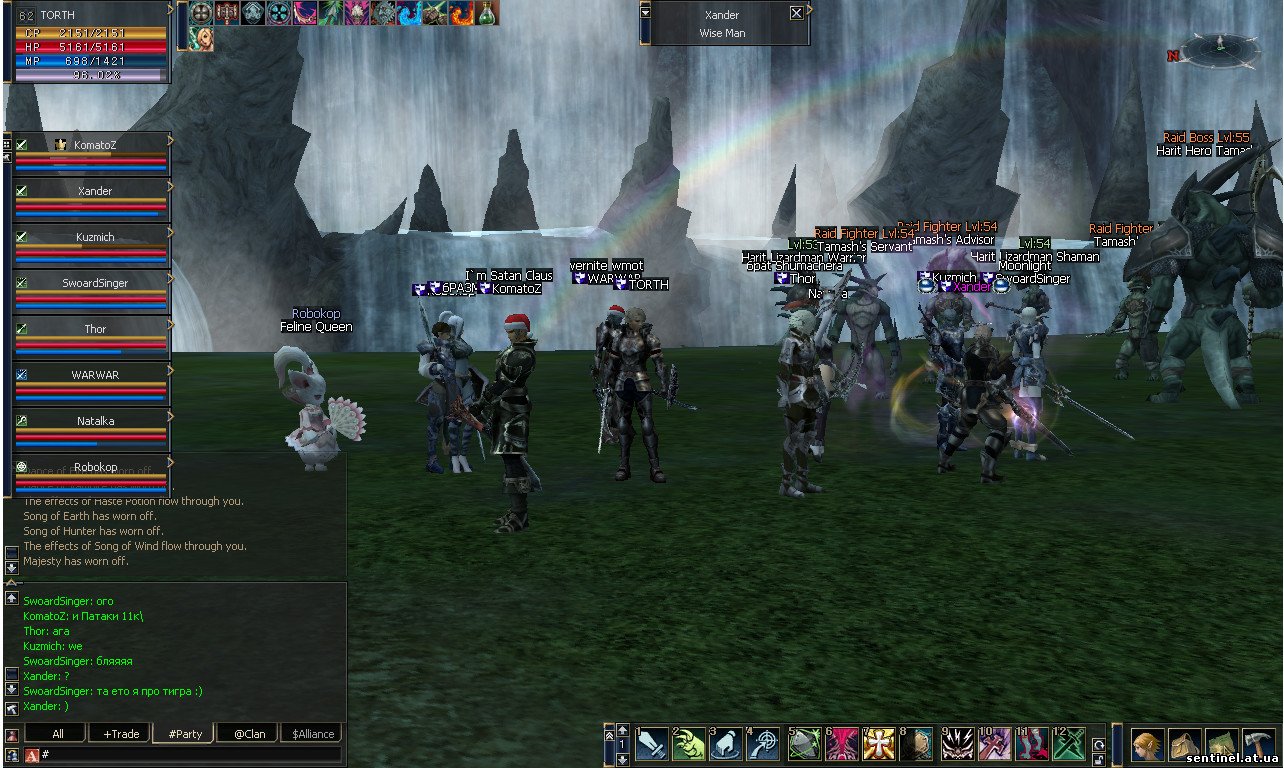Switch chat to the All tab
1284x768 pixels.
(57, 734)
